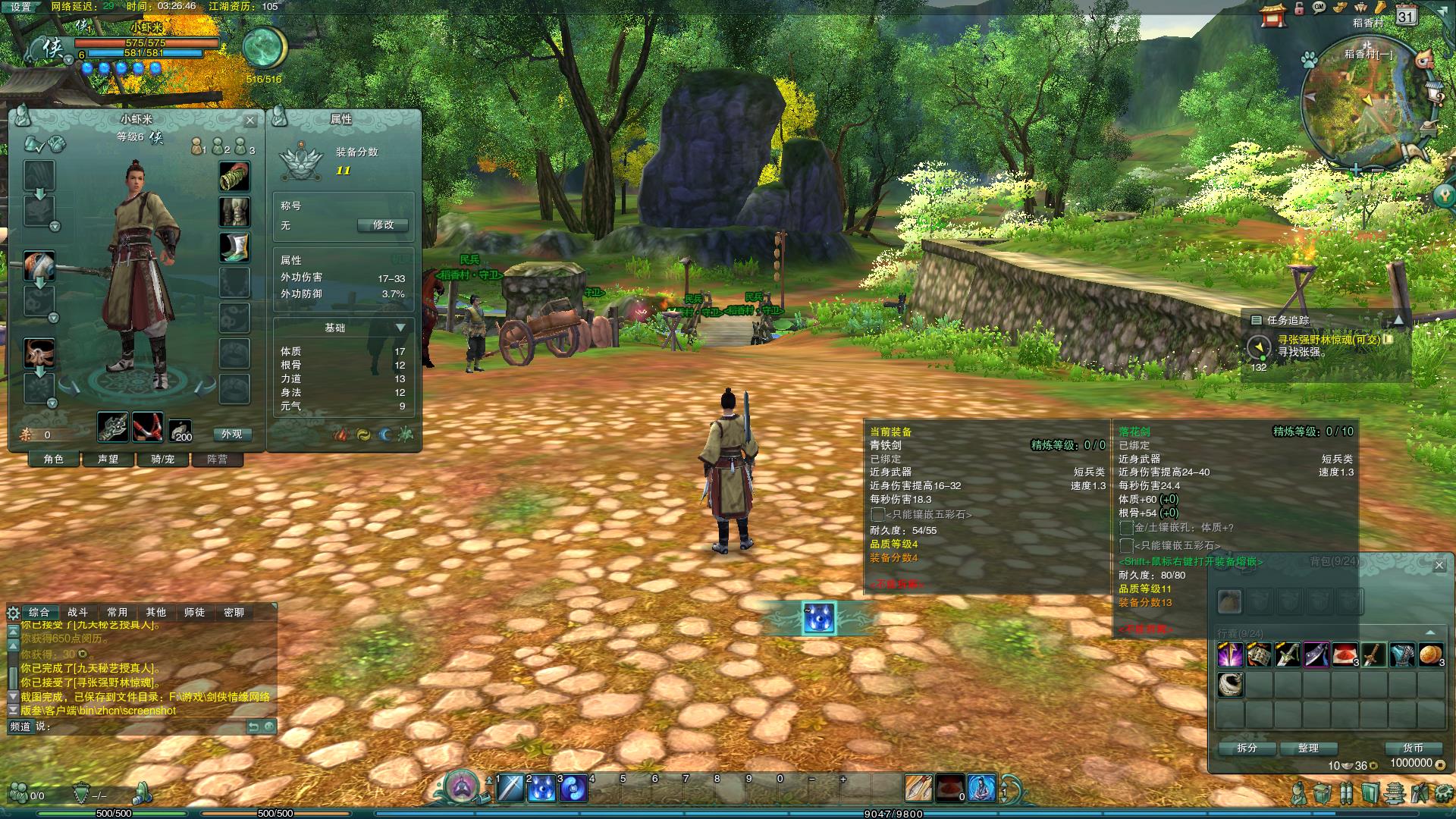Click the 整理 sort button in backpack
Screen dimensions: 1456x819
[1308, 748]
